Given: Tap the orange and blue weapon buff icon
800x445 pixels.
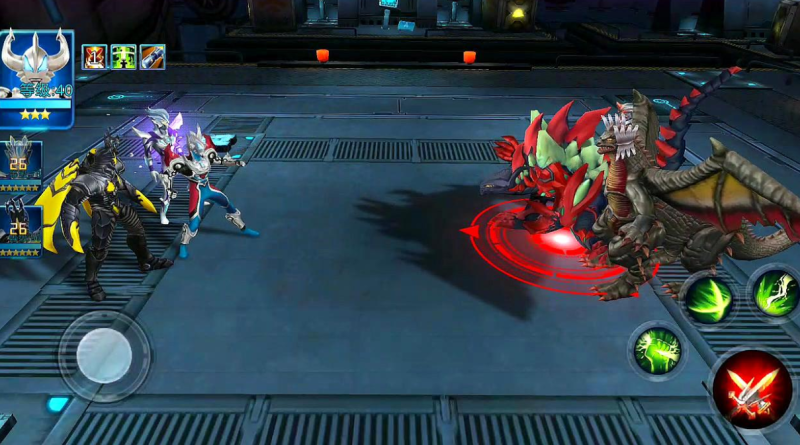Looking at the screenshot, I should (x=152, y=57).
